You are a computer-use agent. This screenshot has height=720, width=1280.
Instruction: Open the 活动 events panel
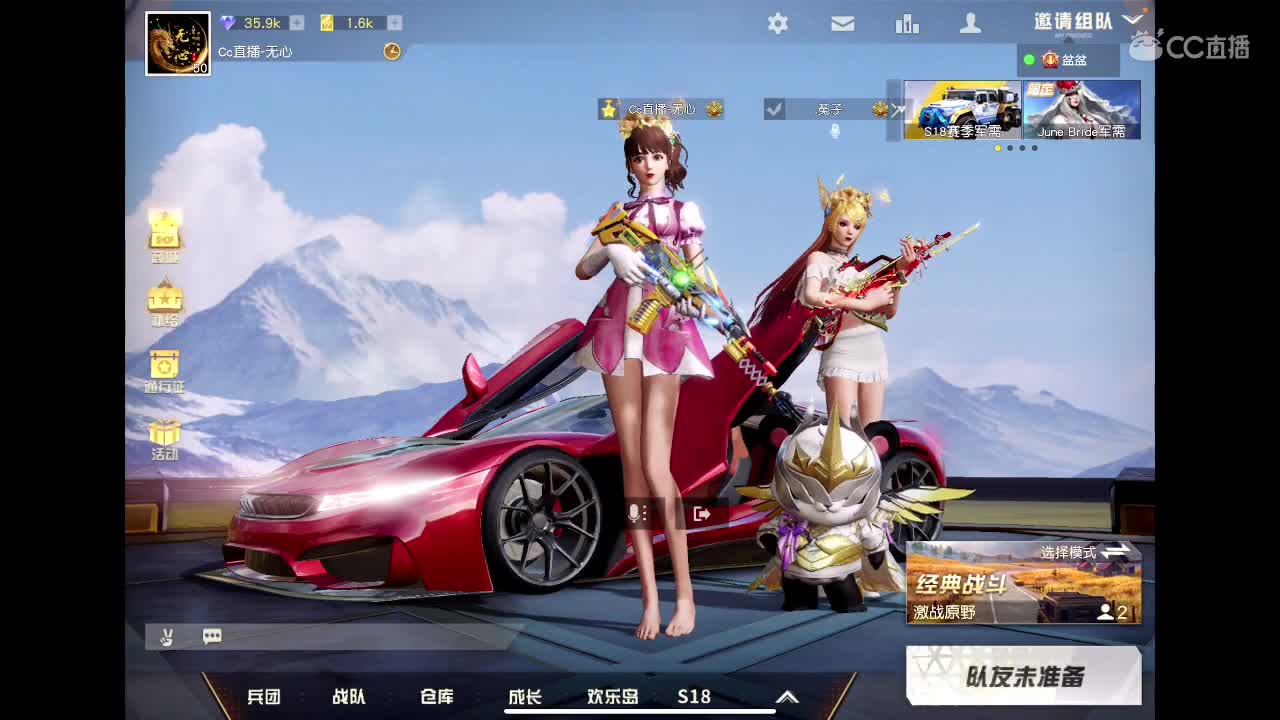(x=163, y=437)
